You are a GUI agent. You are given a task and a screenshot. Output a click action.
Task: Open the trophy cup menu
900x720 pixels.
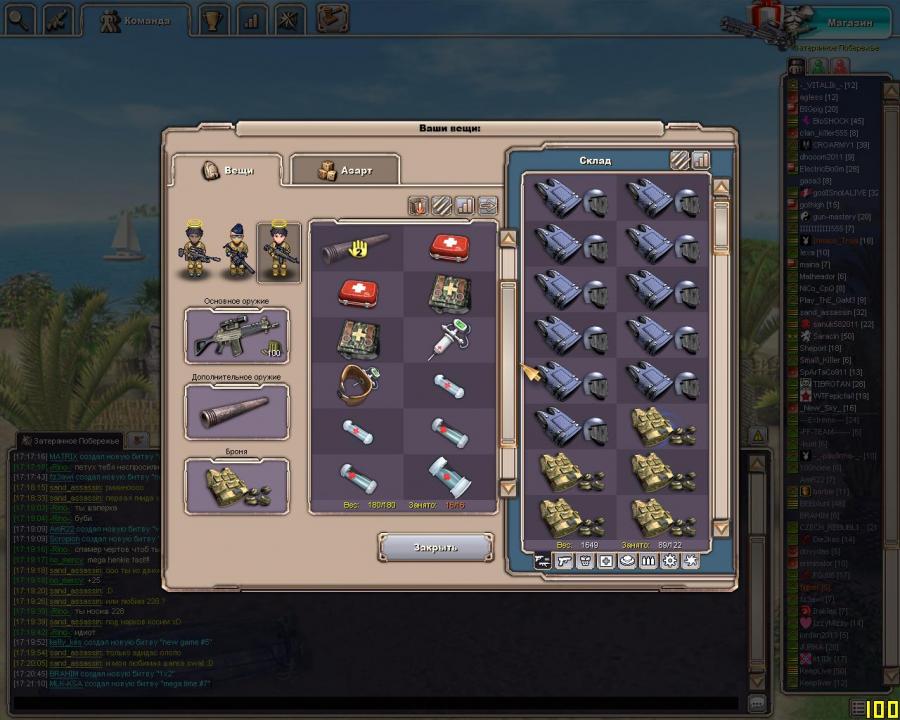[x=212, y=19]
